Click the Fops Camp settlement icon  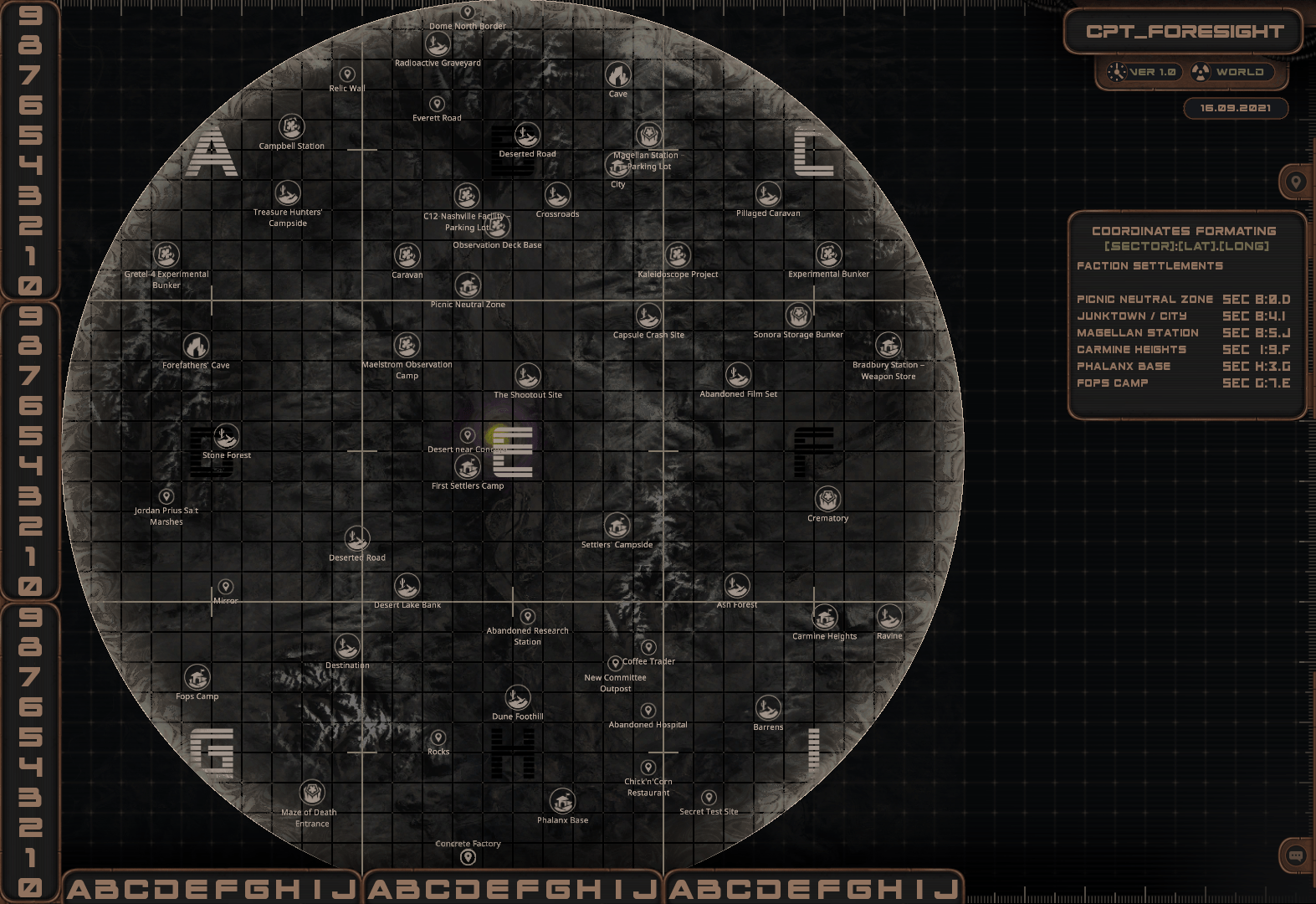[x=197, y=679]
